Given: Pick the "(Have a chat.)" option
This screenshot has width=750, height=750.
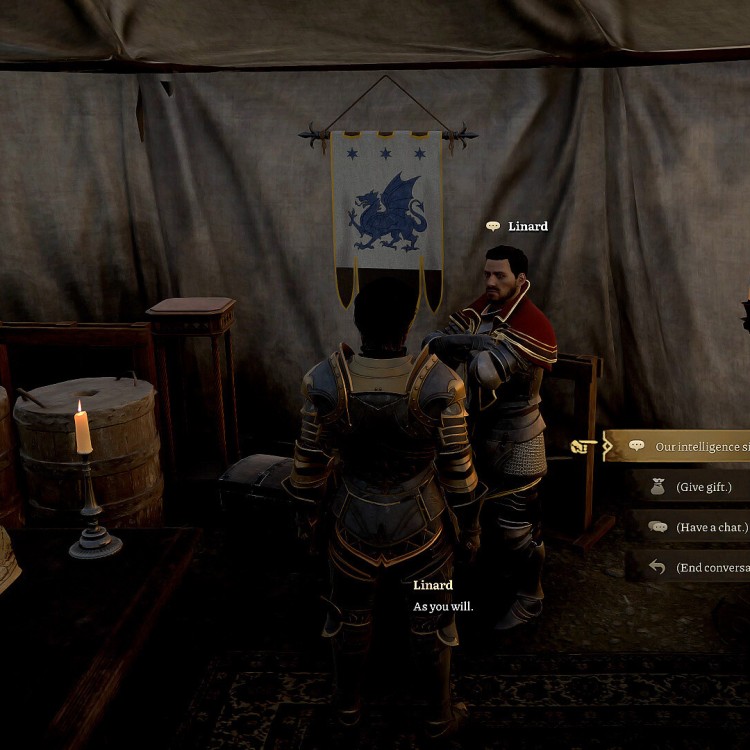Looking at the screenshot, I should coord(710,527).
